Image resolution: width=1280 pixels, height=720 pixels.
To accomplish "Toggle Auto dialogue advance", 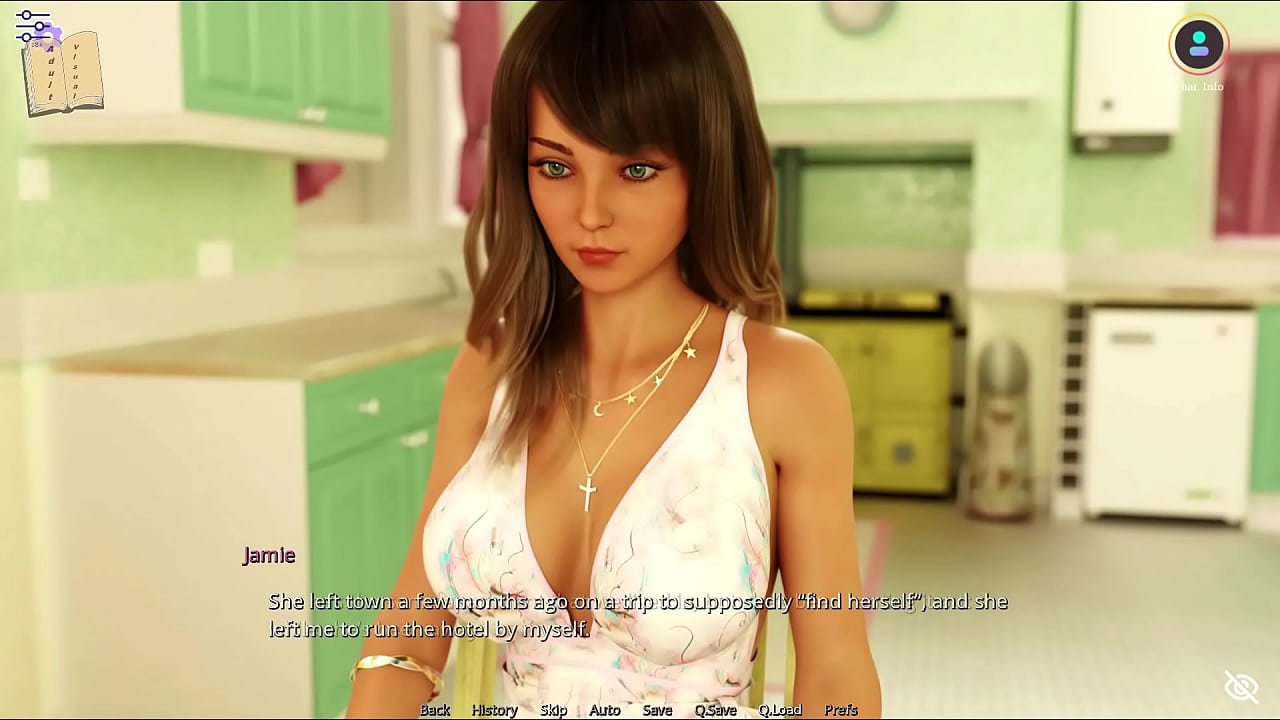I will click(x=605, y=709).
